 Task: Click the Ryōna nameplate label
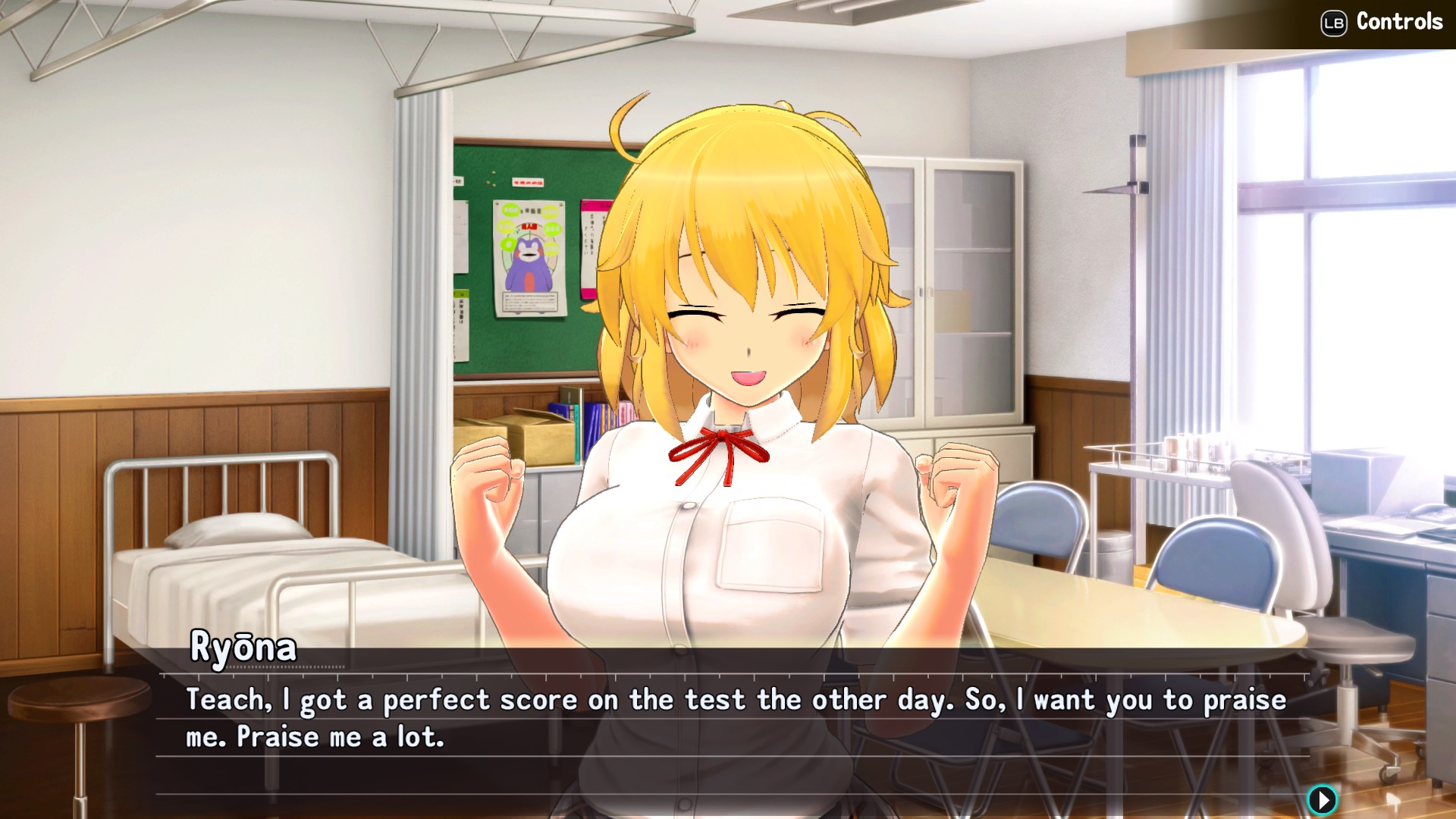coord(241,648)
